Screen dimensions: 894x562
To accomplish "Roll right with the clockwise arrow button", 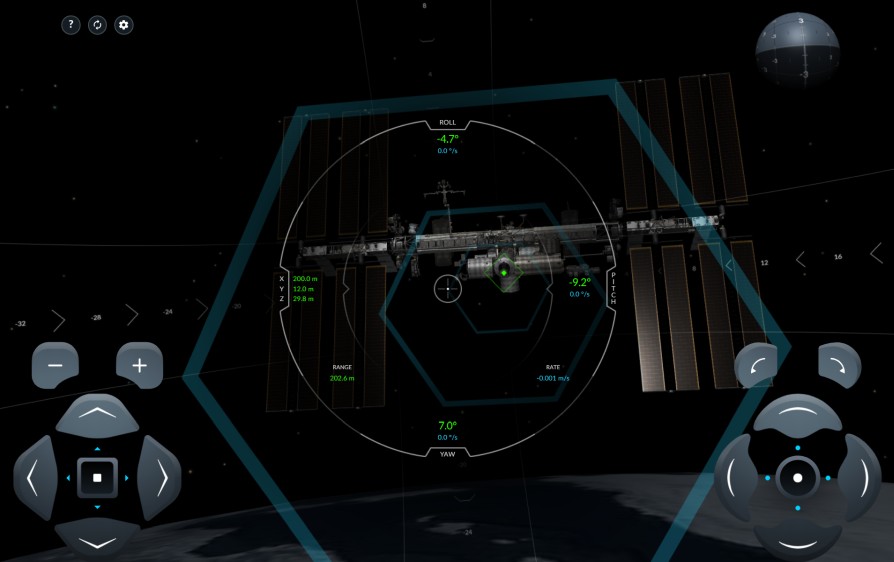I will [x=839, y=366].
